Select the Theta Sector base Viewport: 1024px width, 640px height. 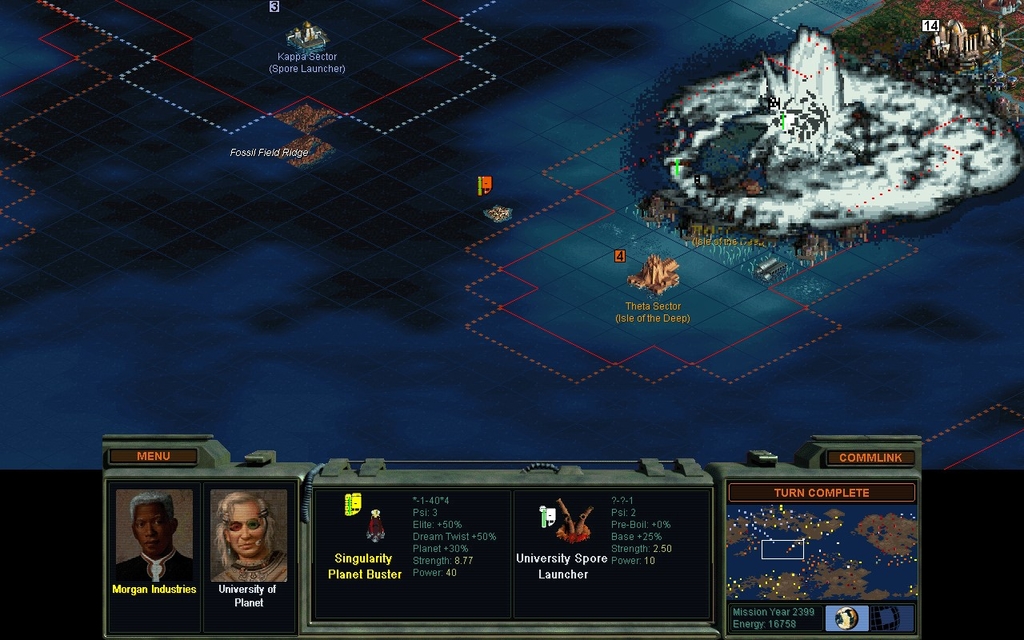pos(653,272)
